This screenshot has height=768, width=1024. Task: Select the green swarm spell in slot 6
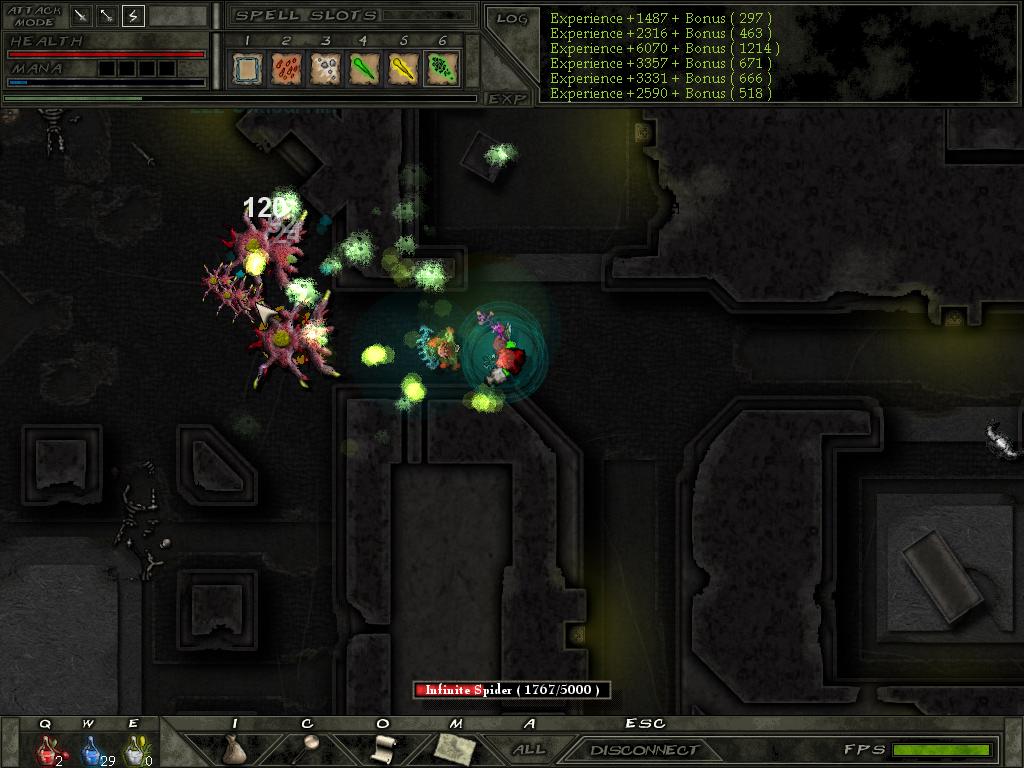441,68
